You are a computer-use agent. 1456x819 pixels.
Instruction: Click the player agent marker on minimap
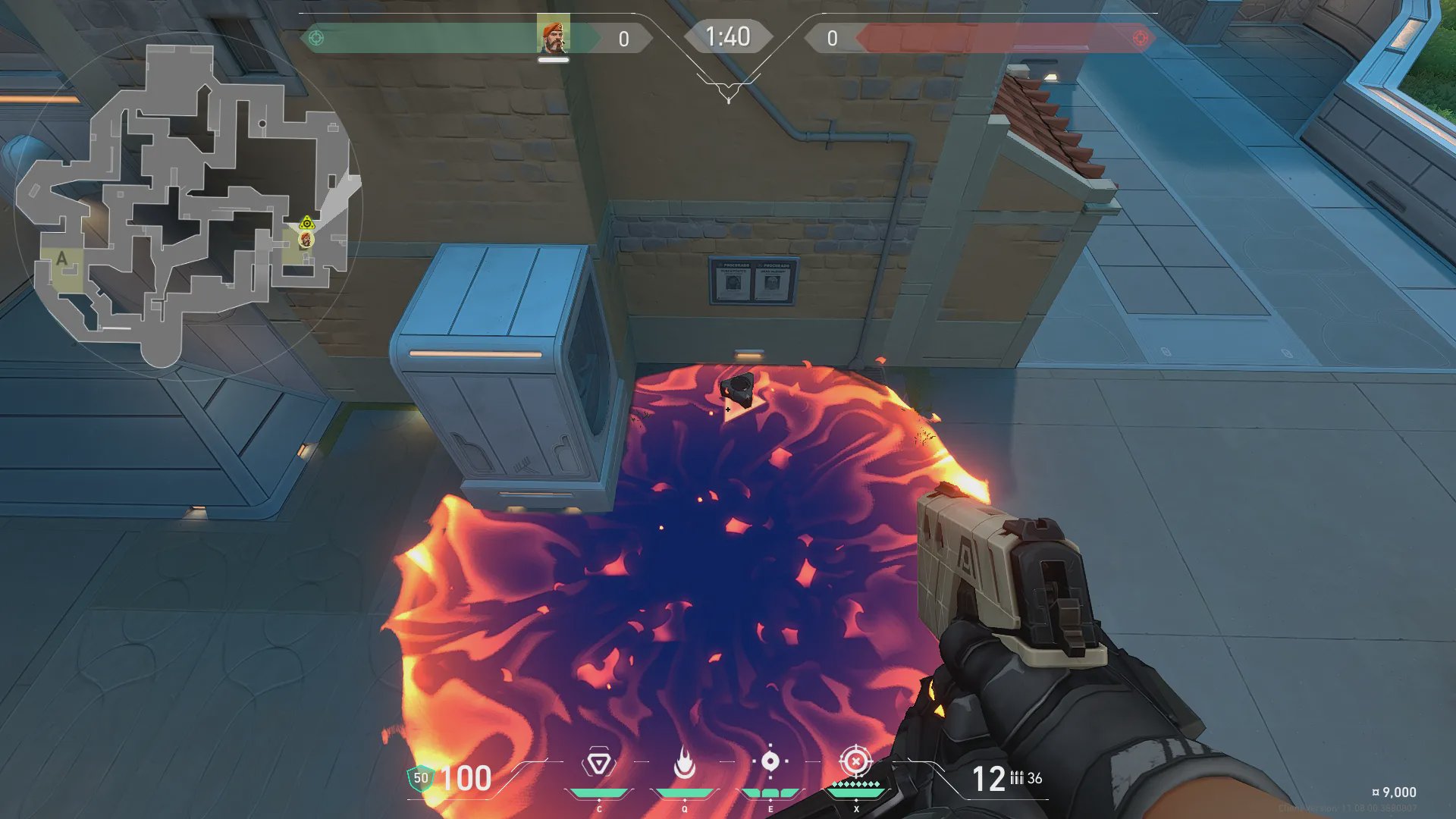pos(306,240)
